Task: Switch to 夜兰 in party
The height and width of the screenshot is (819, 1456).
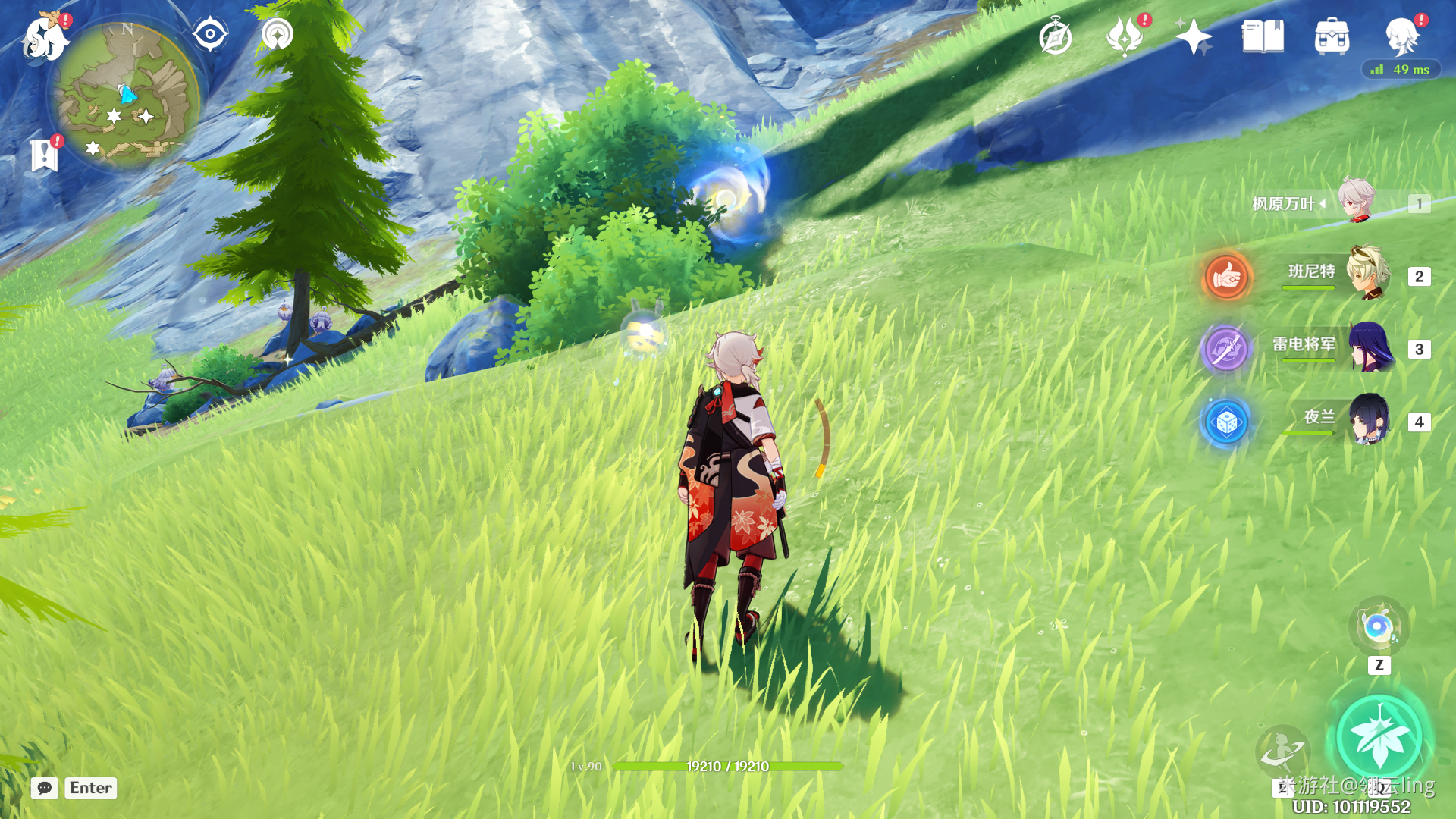Action: (x=1368, y=420)
